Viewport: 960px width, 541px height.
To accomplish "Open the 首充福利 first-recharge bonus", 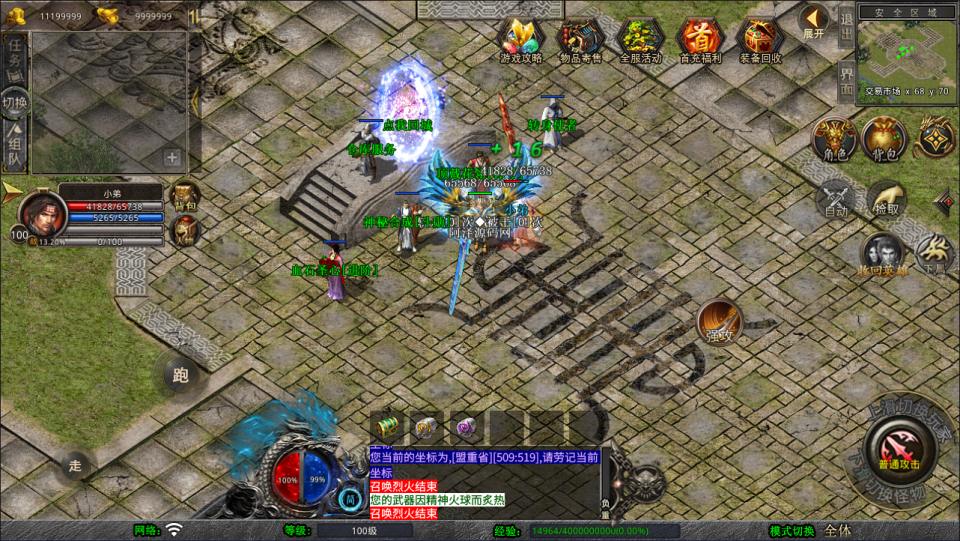I will tap(699, 40).
